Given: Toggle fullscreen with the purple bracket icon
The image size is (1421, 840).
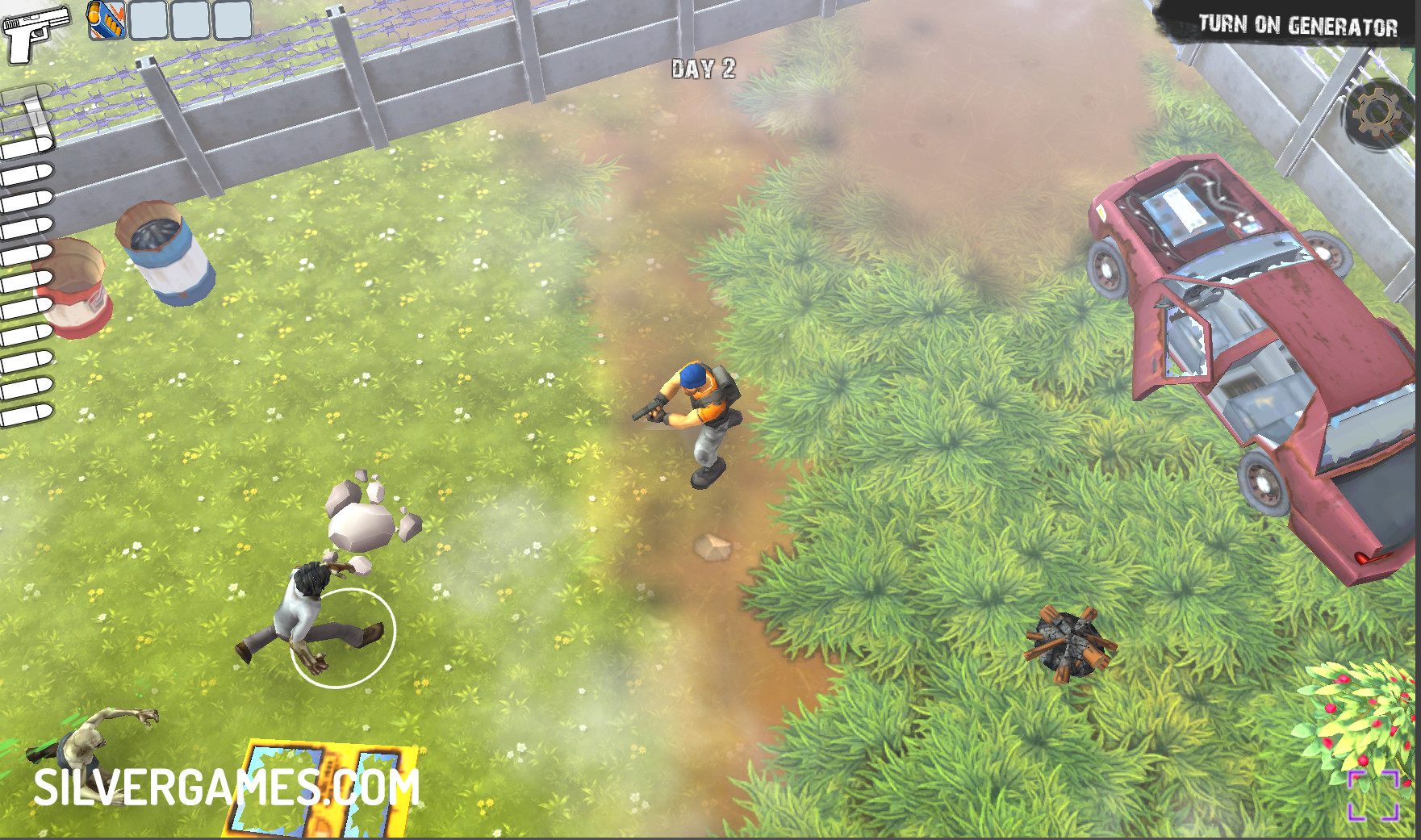Looking at the screenshot, I should point(1373,795).
